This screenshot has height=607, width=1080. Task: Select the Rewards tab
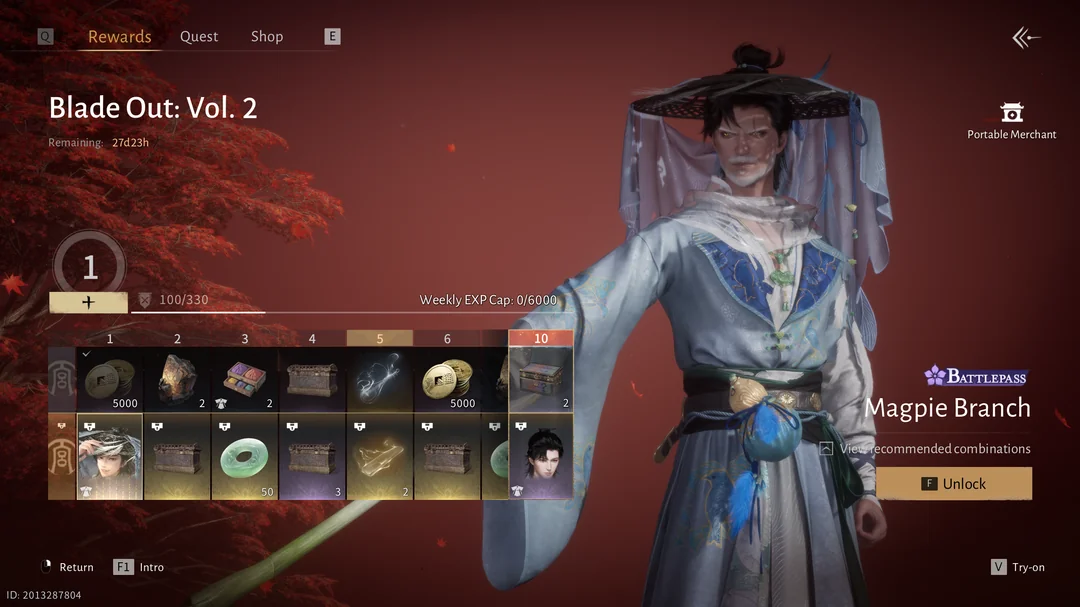click(x=119, y=37)
